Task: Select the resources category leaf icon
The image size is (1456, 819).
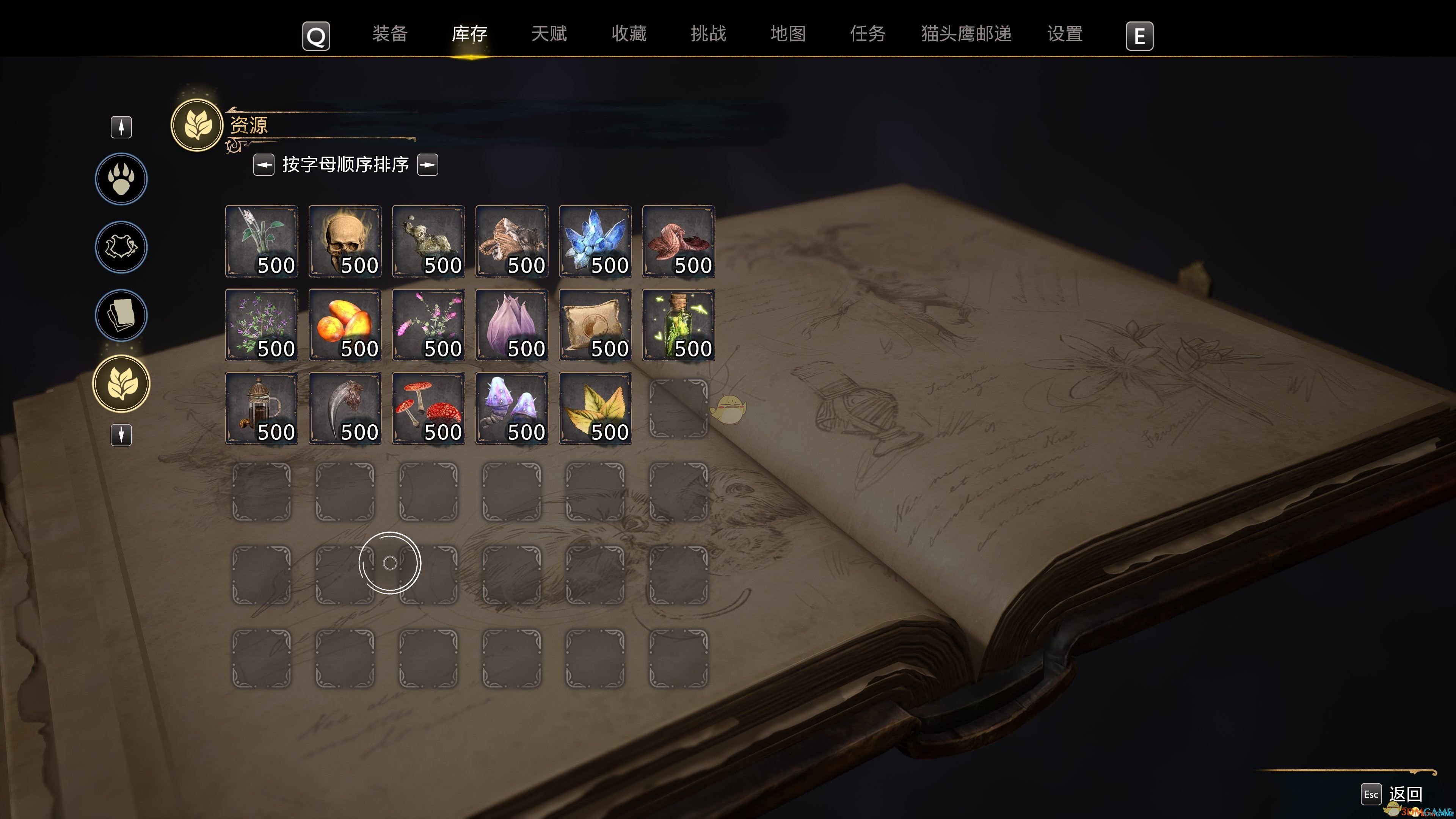Action: (x=121, y=383)
